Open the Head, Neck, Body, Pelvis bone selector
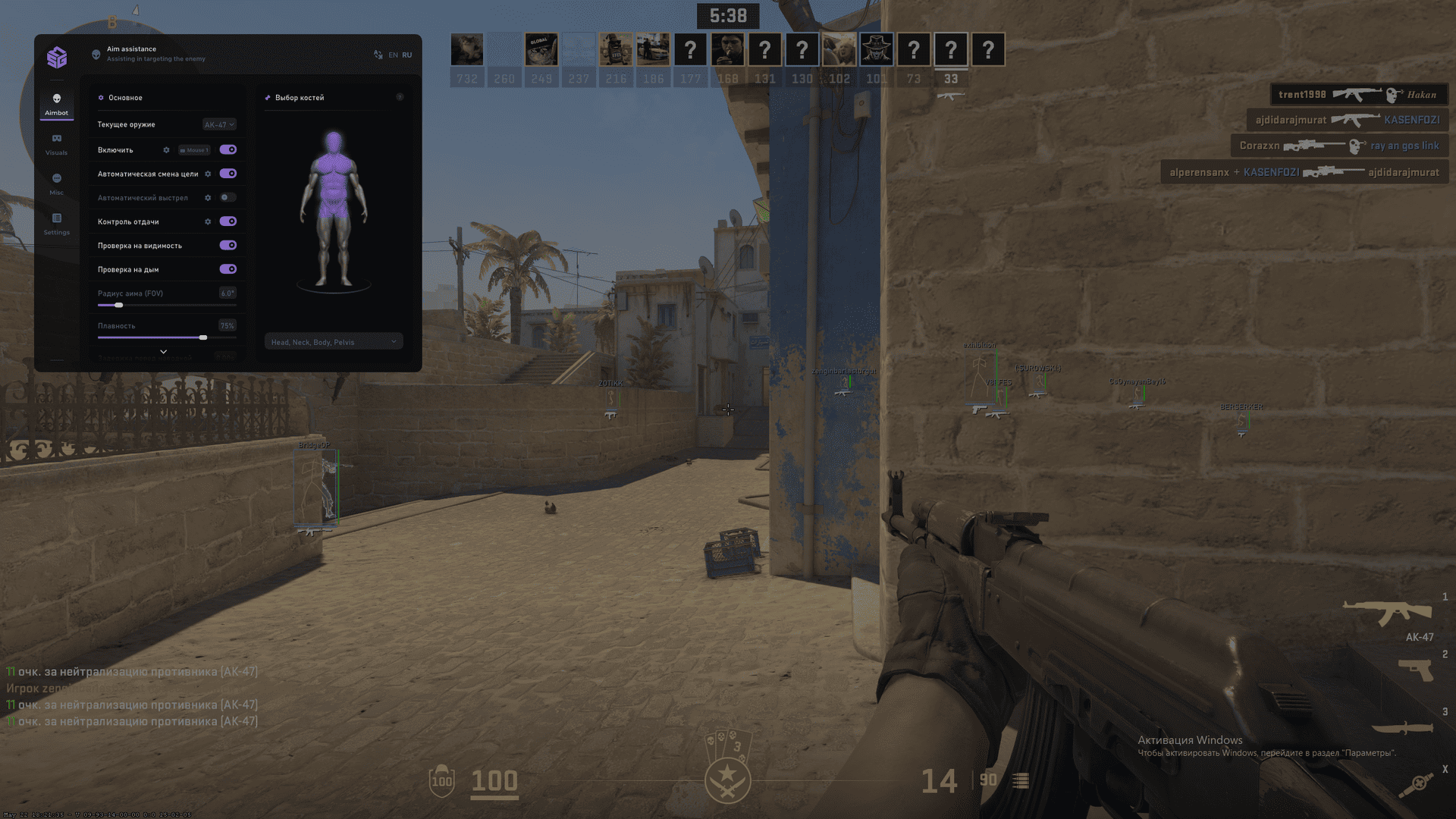 coord(333,341)
